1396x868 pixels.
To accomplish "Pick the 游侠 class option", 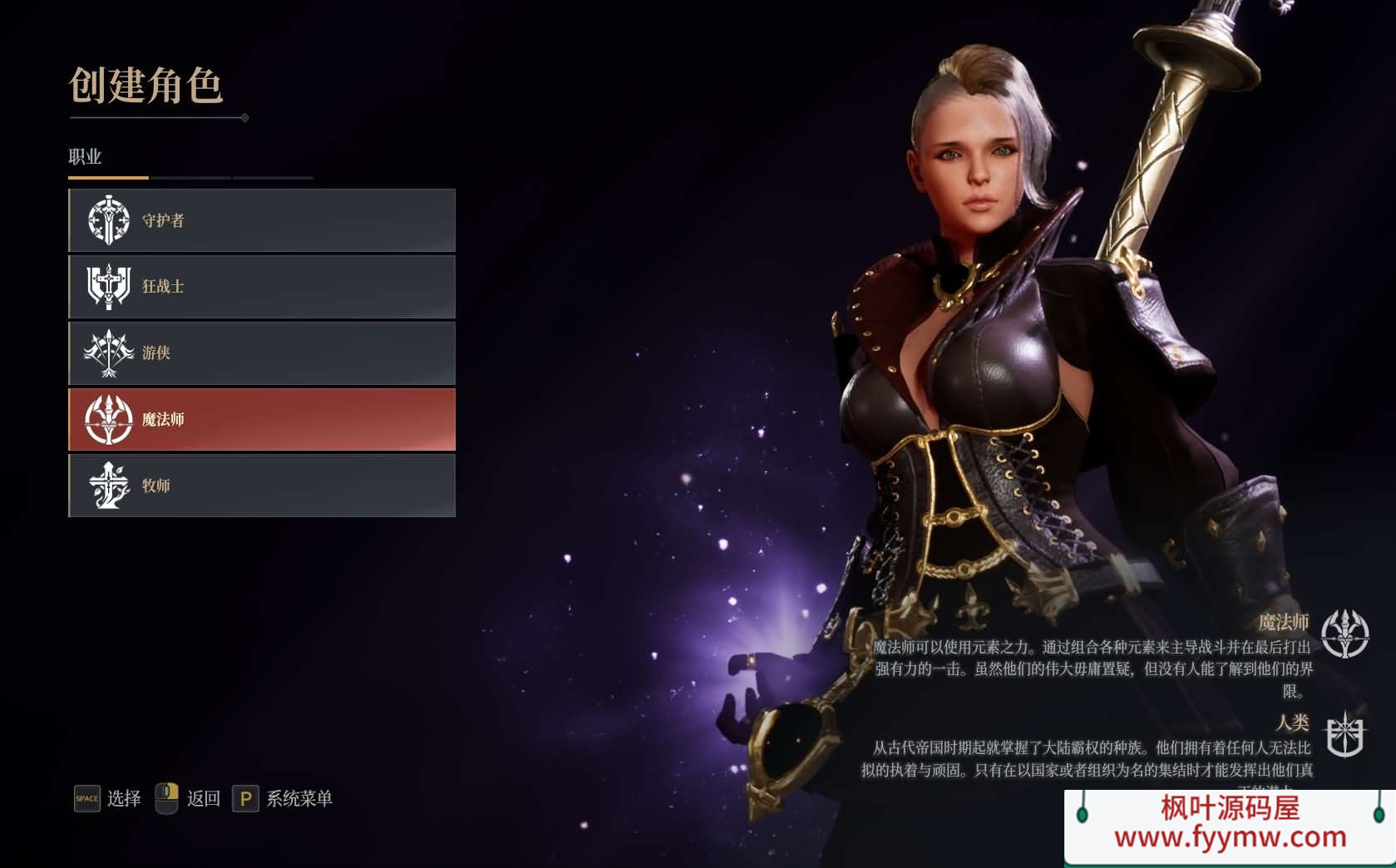I will point(262,353).
